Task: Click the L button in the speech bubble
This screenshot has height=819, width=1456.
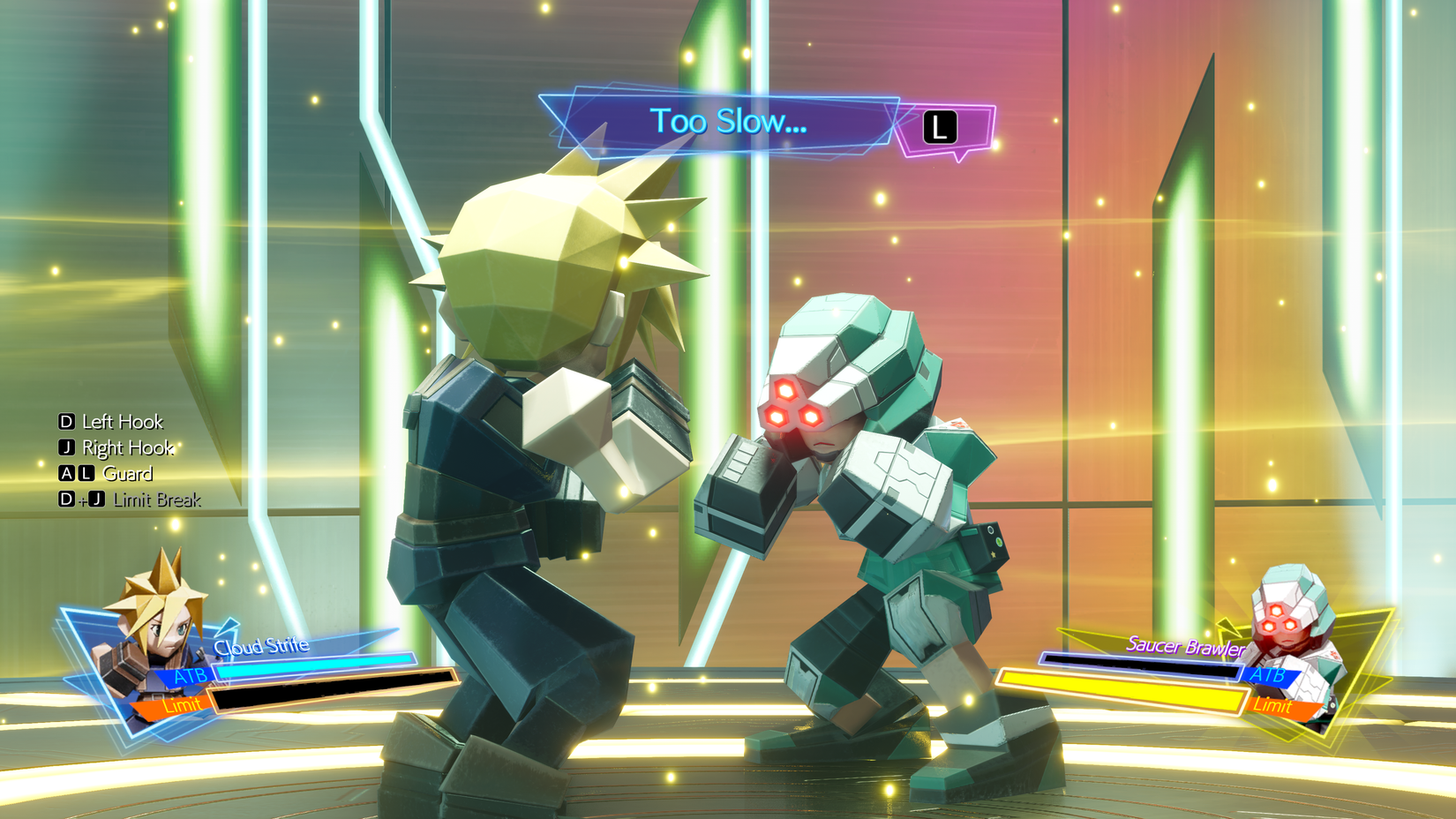Action: pyautogui.click(x=938, y=126)
